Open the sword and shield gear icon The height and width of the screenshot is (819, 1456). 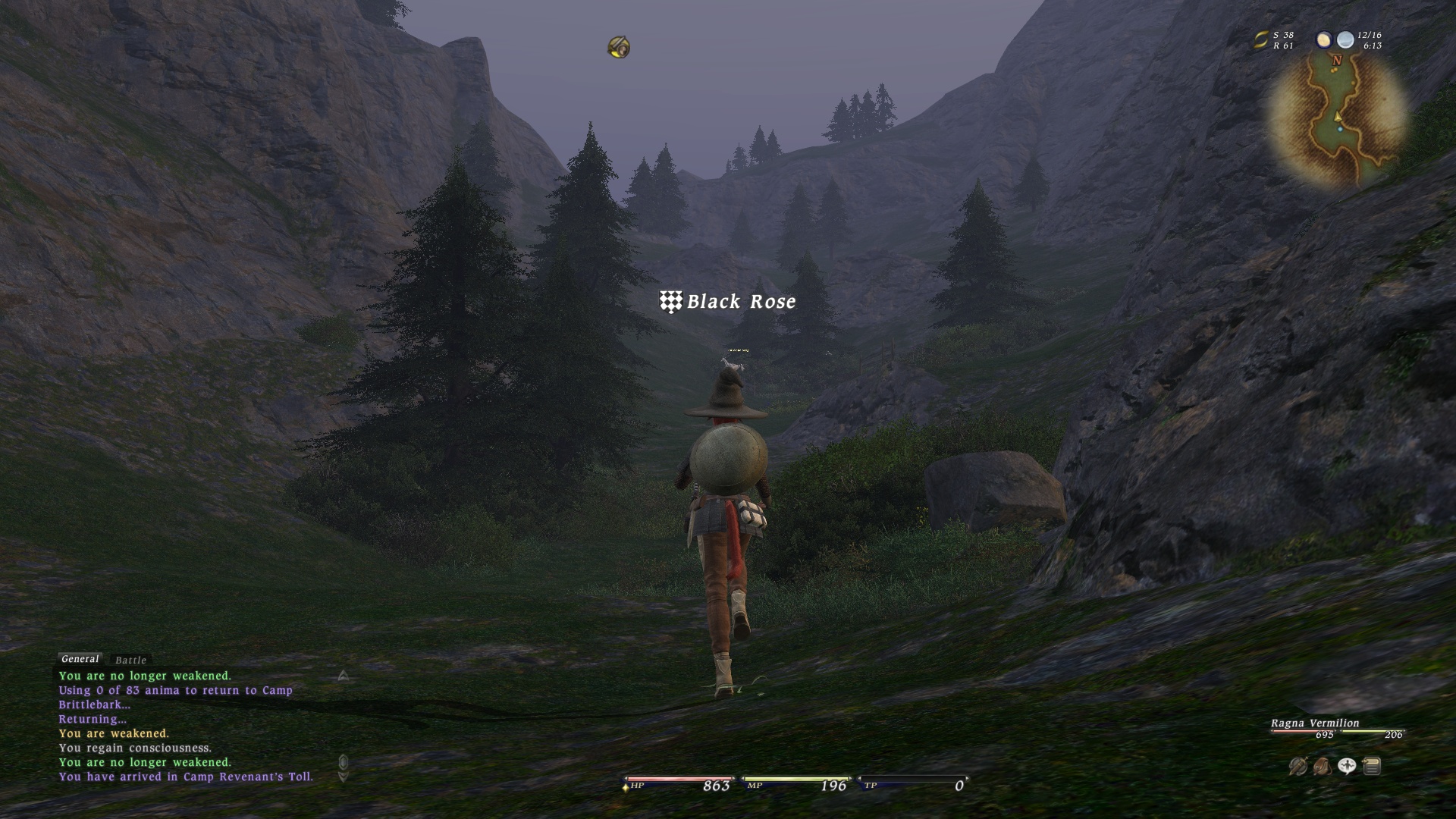(1298, 767)
